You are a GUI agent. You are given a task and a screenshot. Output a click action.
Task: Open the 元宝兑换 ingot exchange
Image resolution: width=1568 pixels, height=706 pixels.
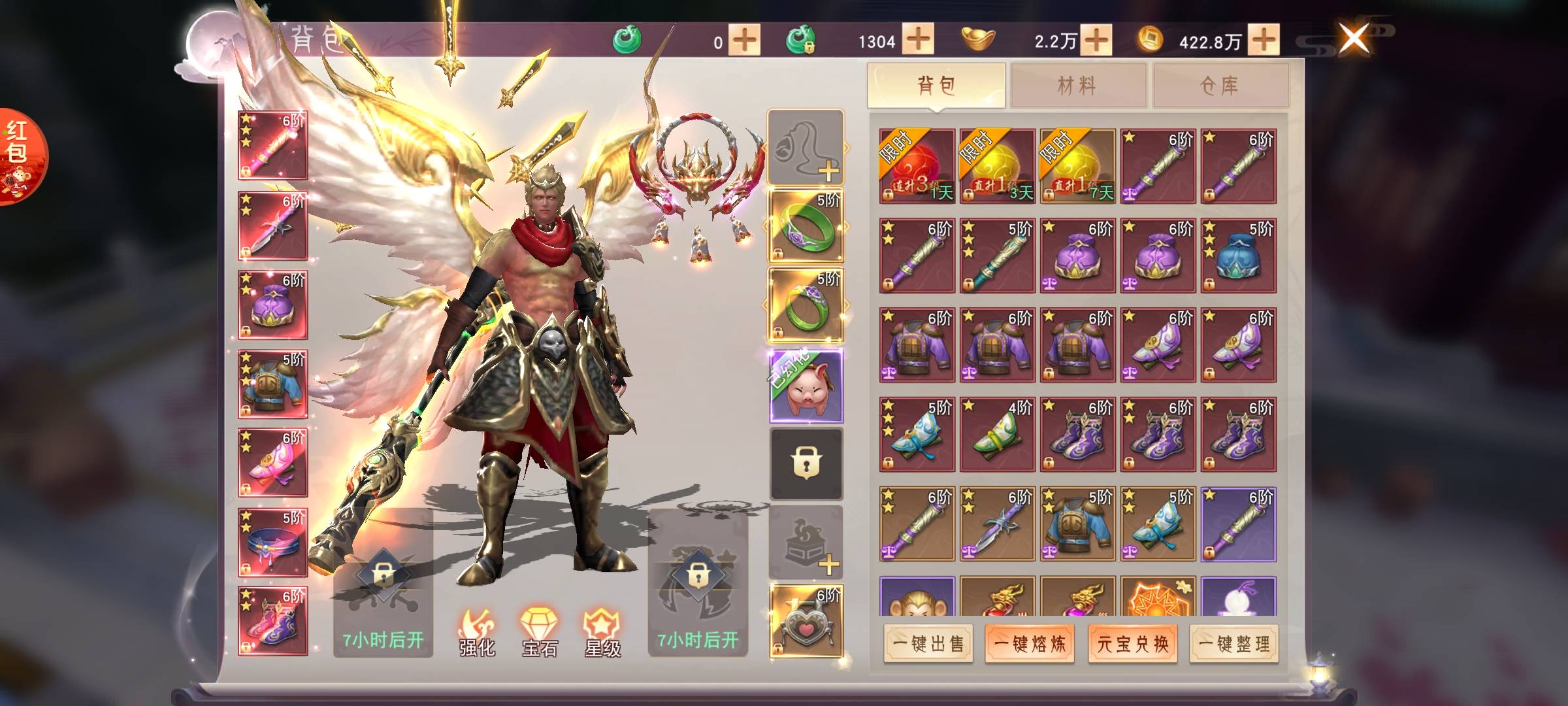click(1132, 644)
